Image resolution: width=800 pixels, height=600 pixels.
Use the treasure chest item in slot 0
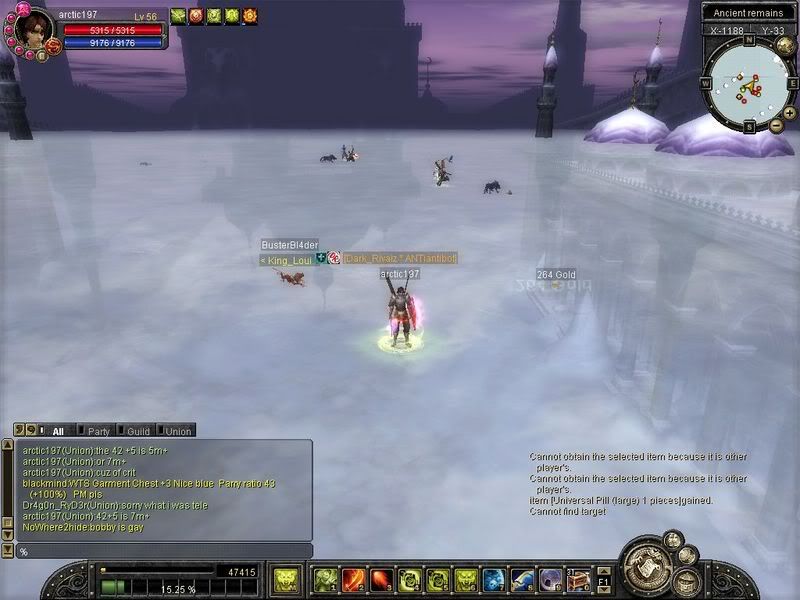point(578,580)
